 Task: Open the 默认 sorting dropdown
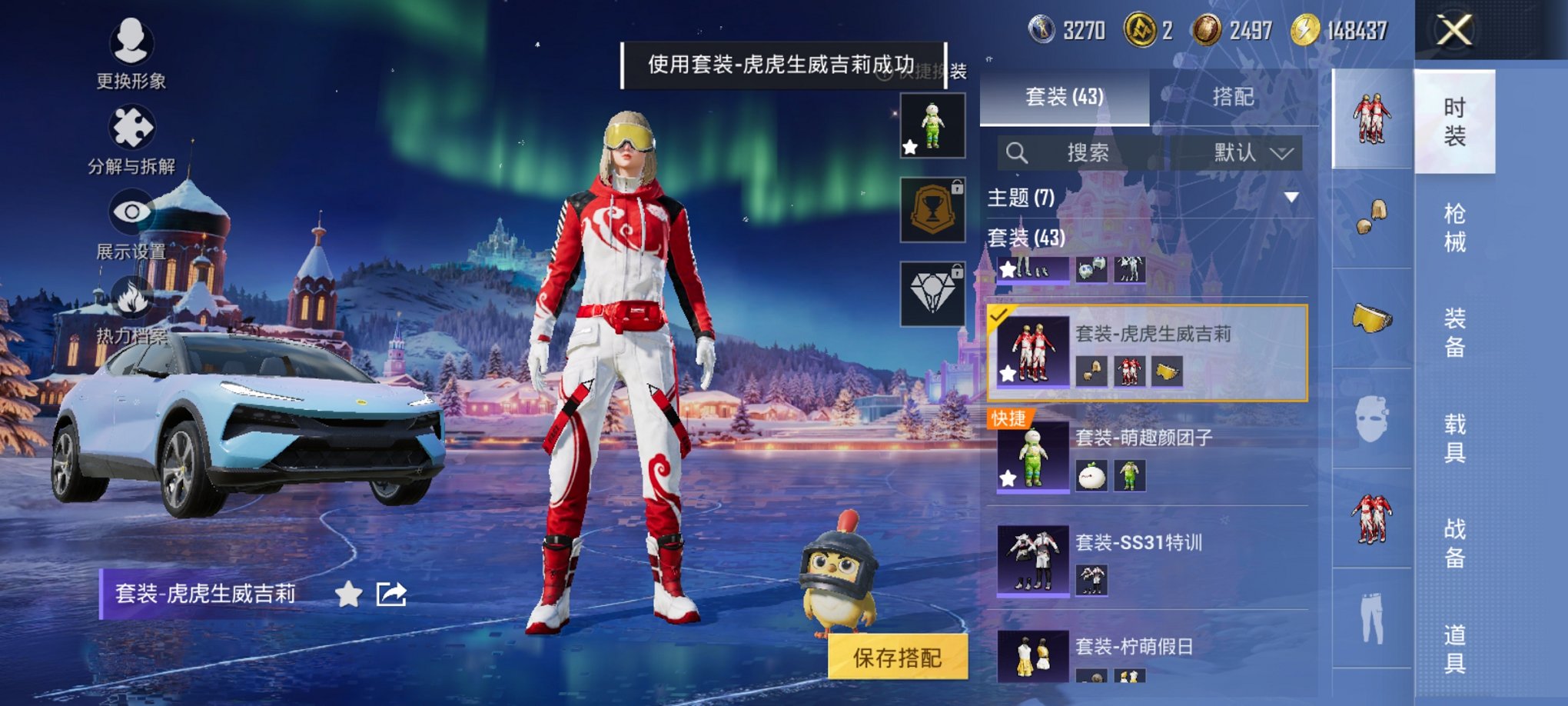point(1239,153)
